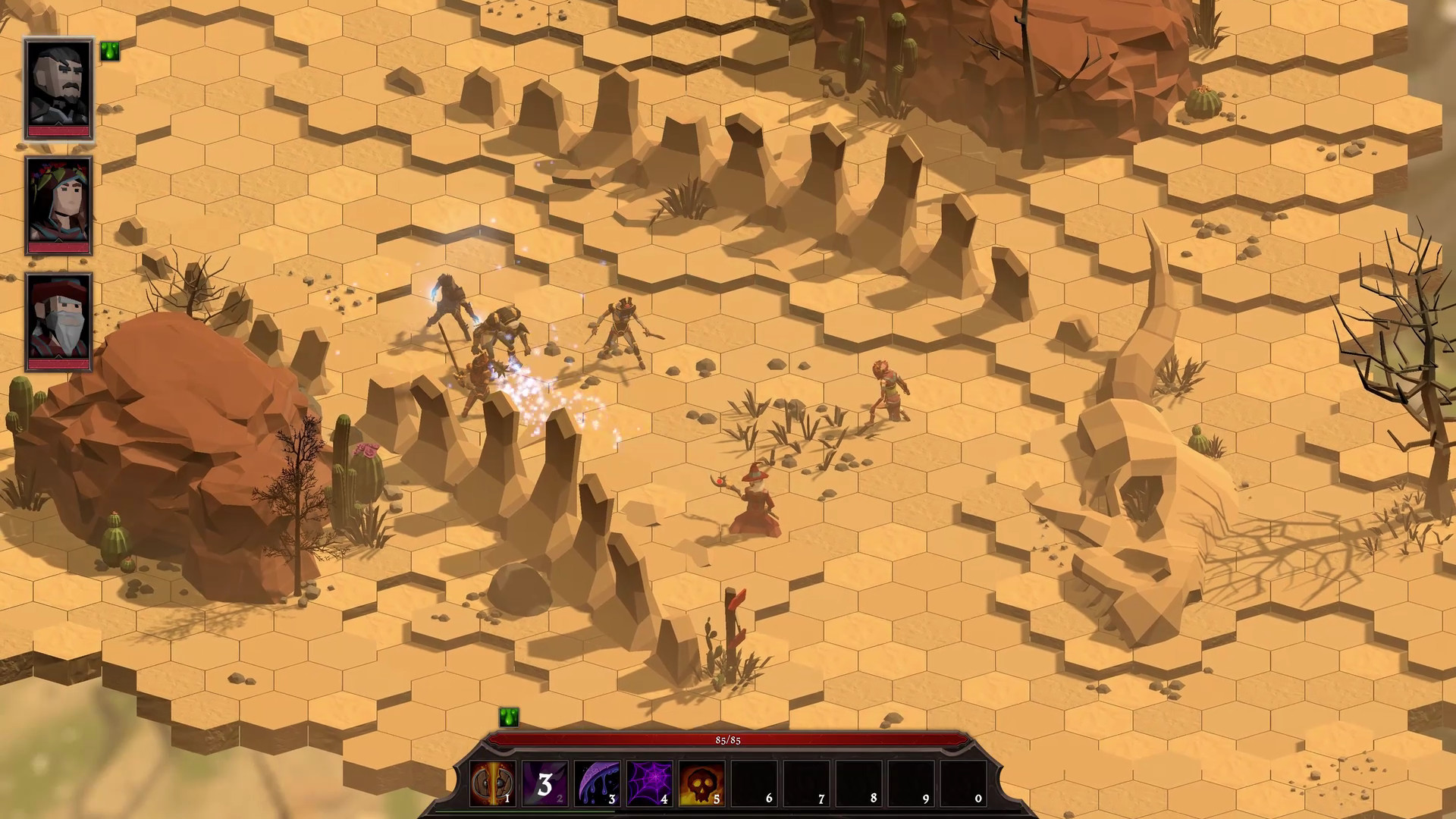Select the hooded woman with flower crown portrait
The width and height of the screenshot is (1456, 819).
tap(59, 205)
